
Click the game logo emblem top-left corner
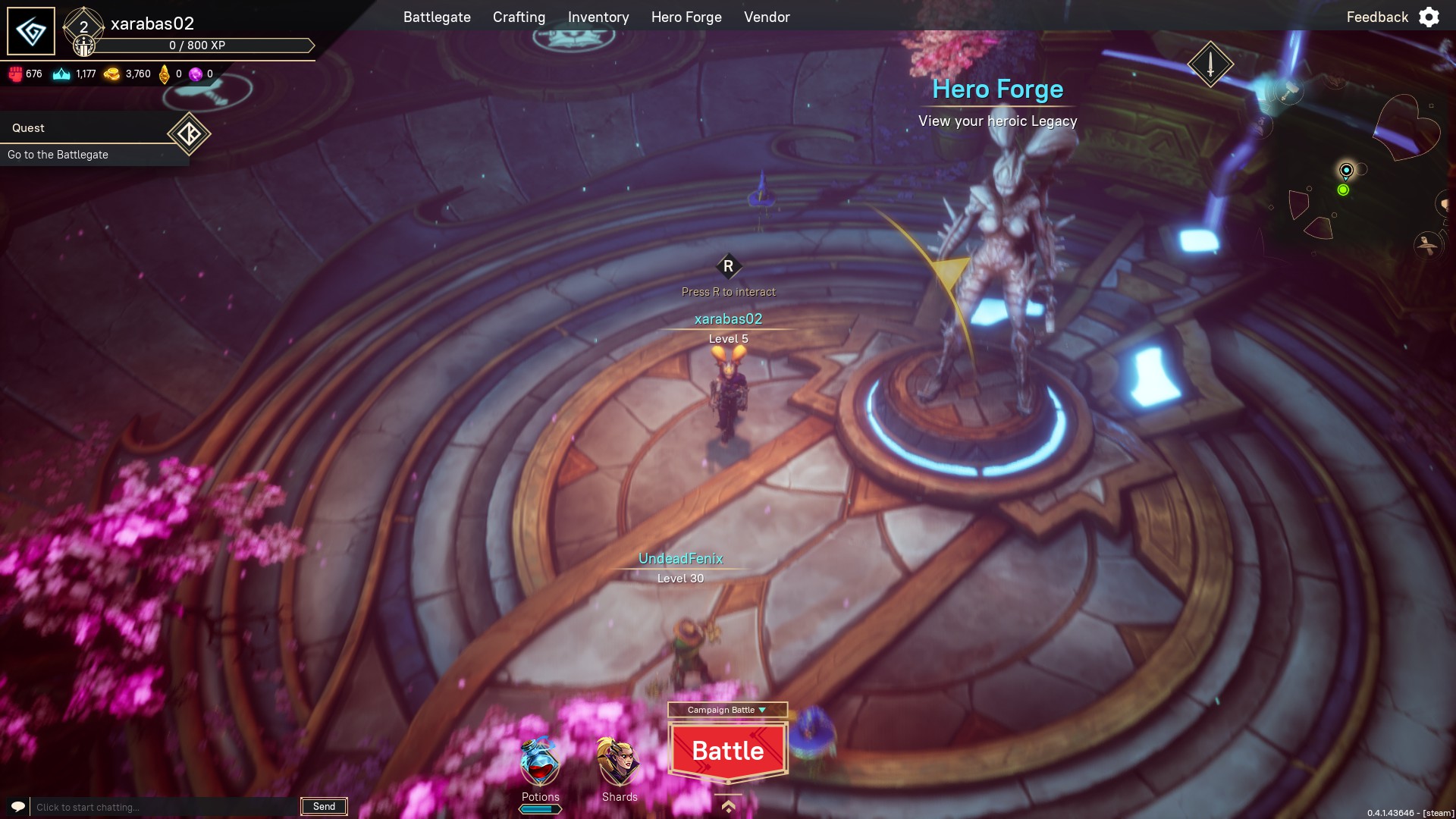coord(30,31)
